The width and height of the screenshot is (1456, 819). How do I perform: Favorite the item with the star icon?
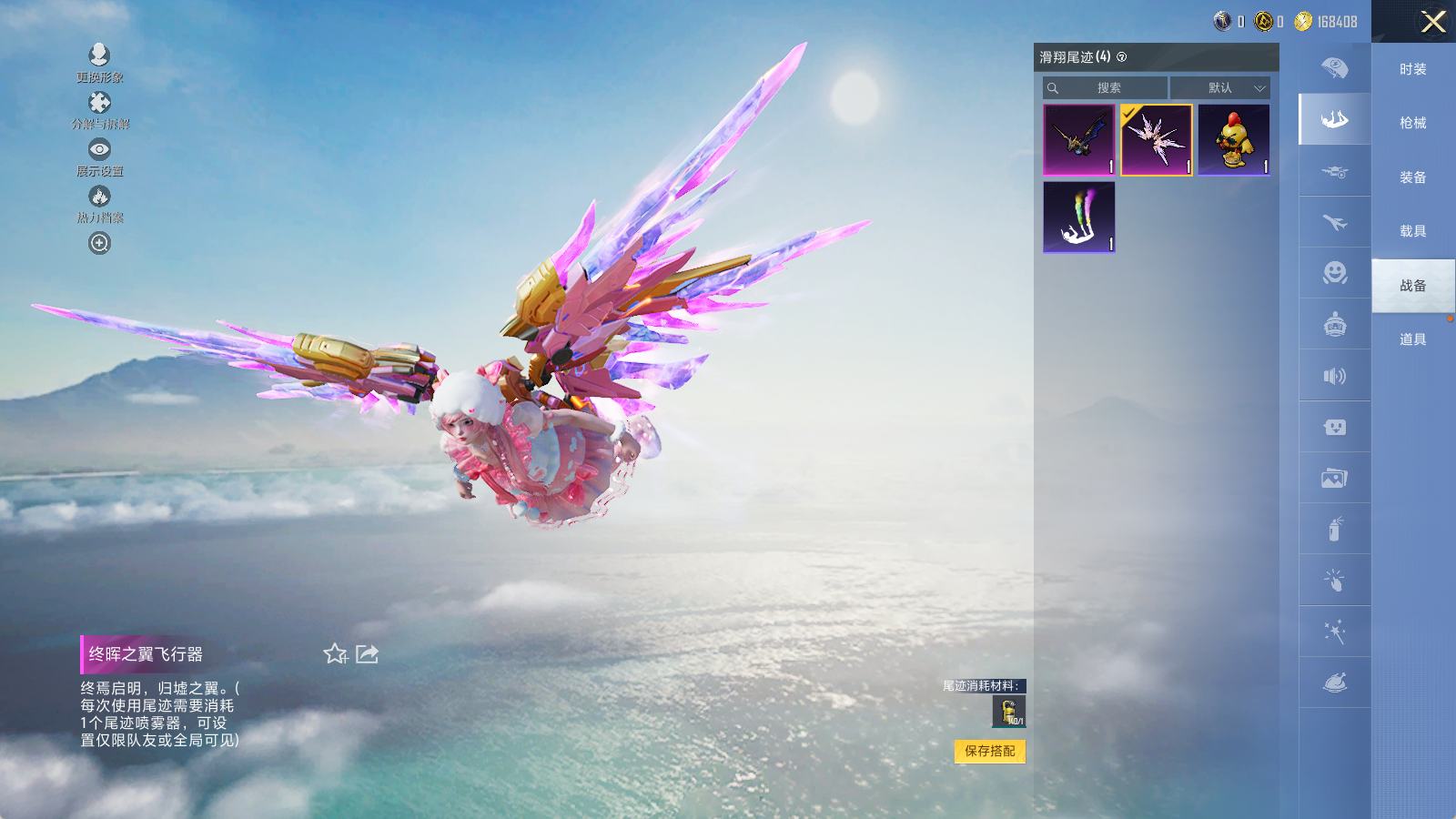[335, 653]
